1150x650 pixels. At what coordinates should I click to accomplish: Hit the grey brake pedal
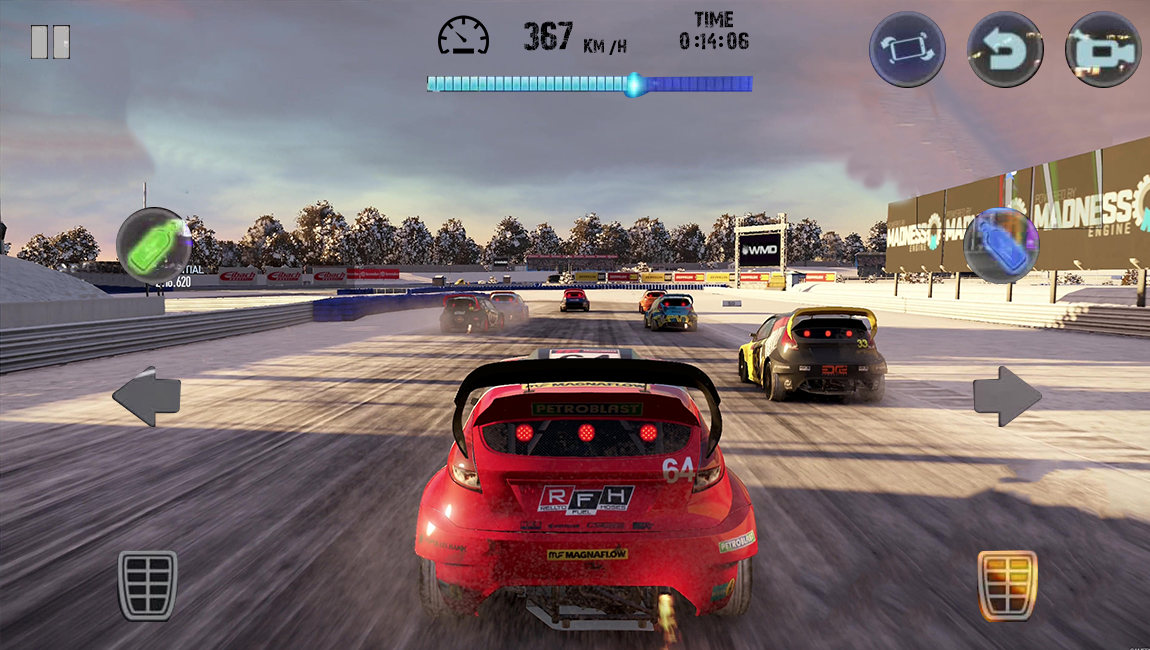coord(148,585)
